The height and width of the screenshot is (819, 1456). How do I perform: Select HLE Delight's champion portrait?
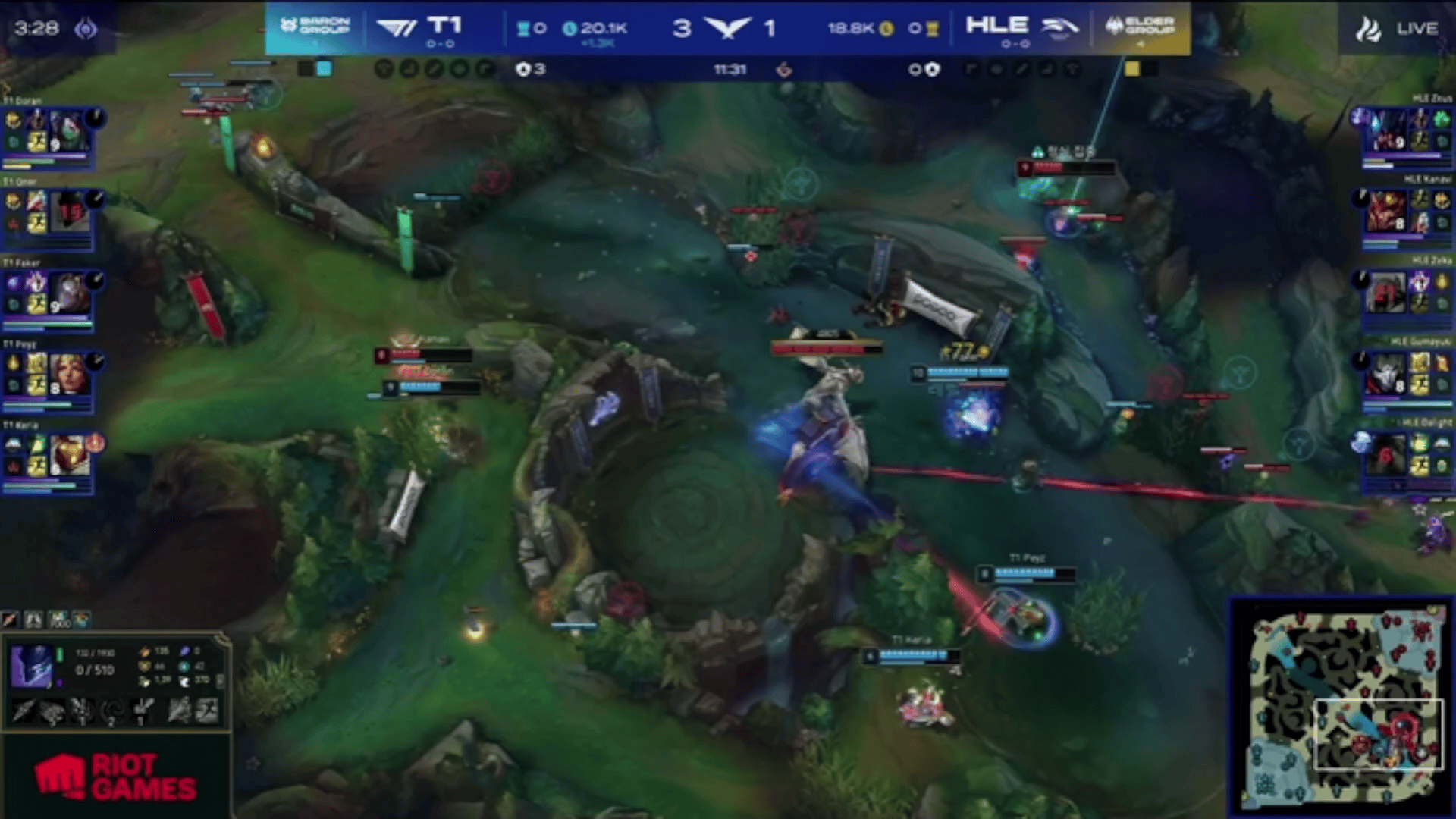[x=1386, y=453]
